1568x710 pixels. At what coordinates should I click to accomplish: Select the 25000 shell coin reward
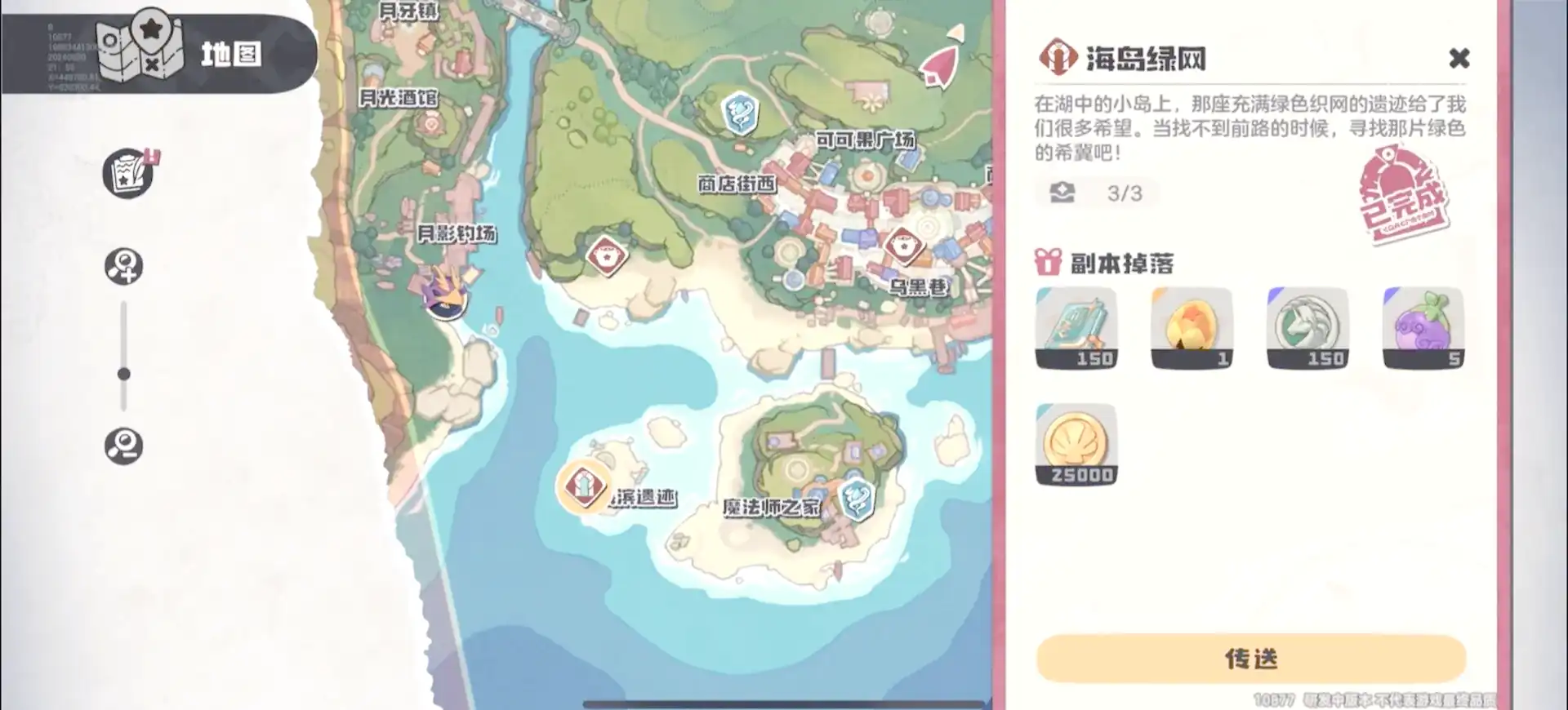(1076, 445)
